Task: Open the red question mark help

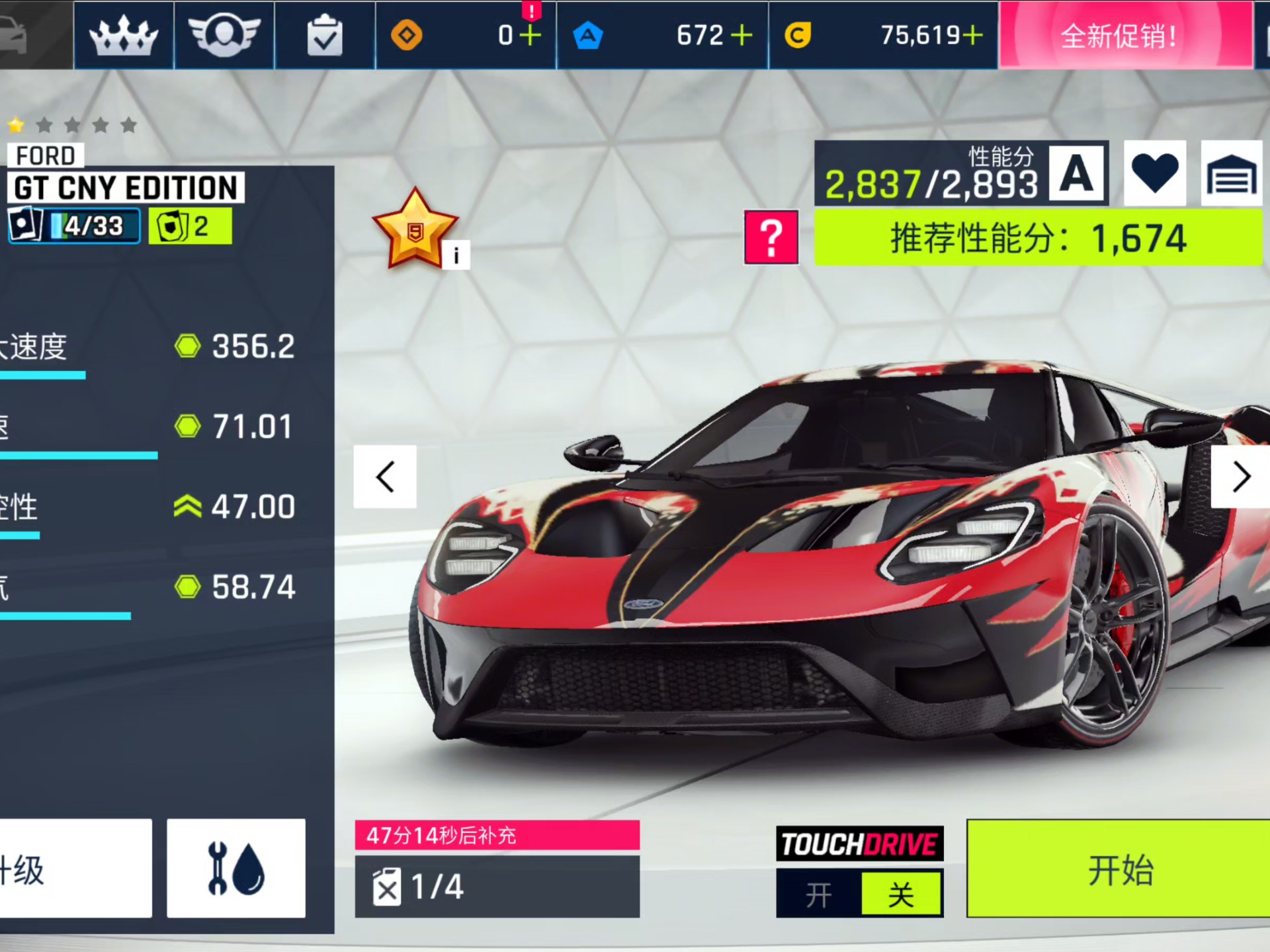Action: [771, 237]
